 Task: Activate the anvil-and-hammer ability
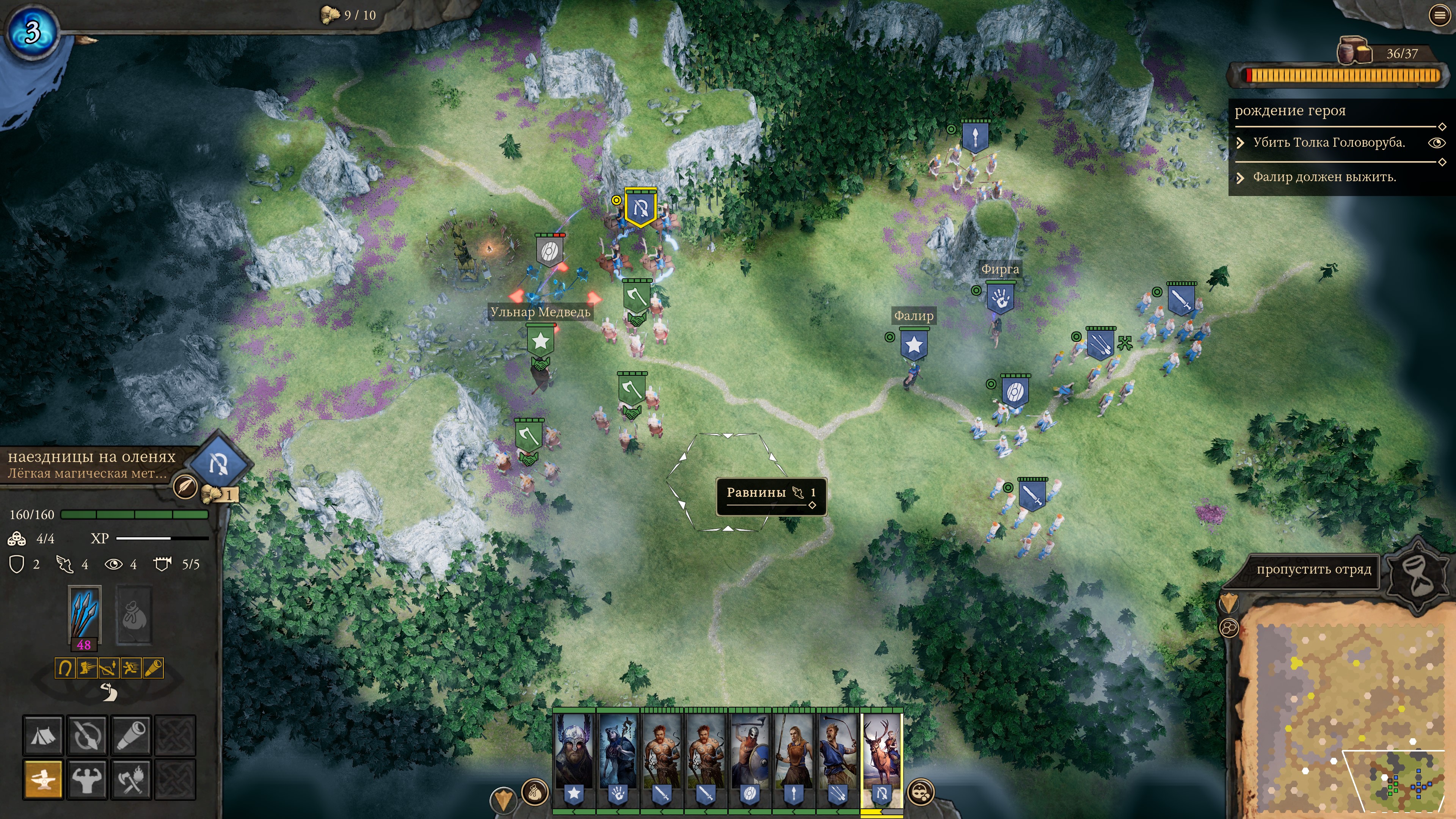tap(43, 780)
